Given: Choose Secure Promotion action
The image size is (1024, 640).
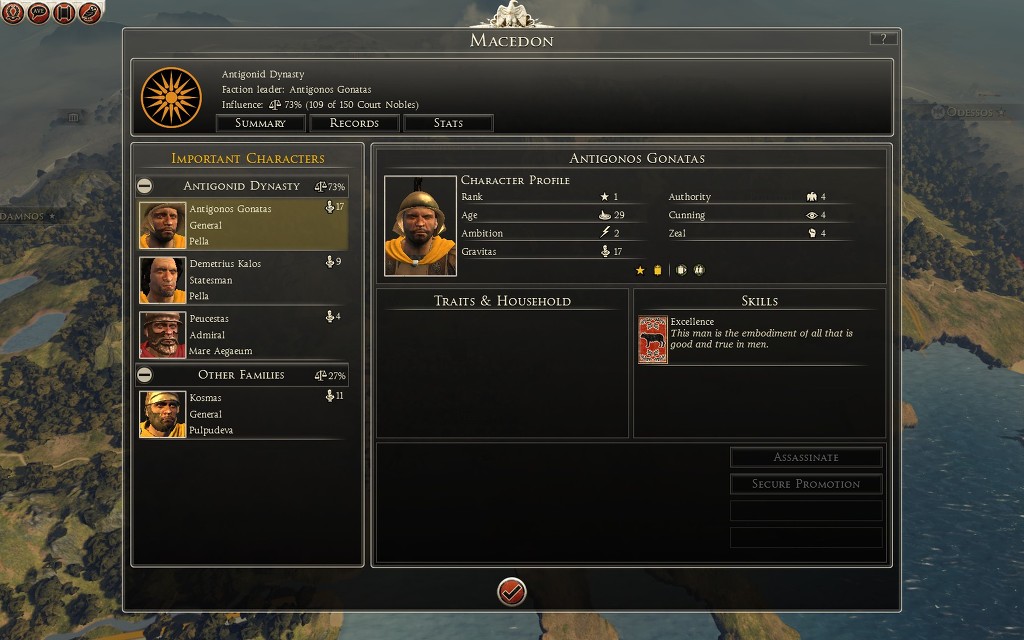Looking at the screenshot, I should pyautogui.click(x=806, y=484).
